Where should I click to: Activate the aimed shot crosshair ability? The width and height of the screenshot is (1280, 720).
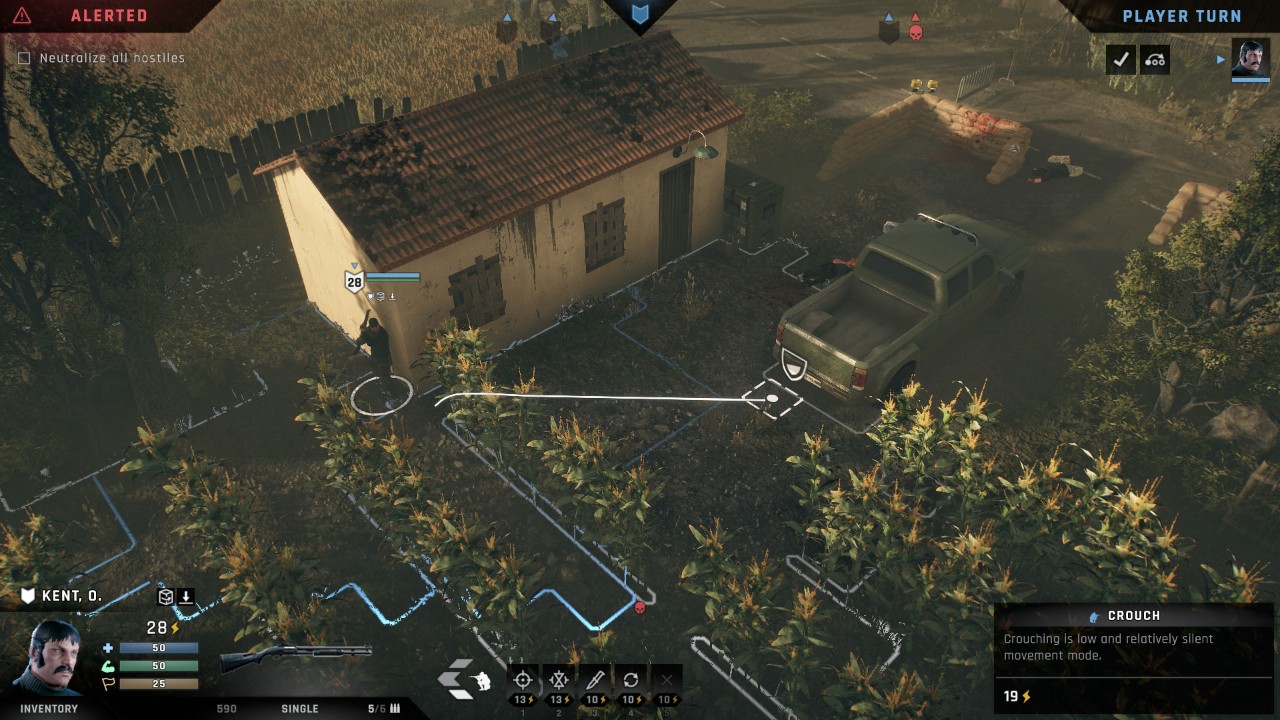pyautogui.click(x=522, y=681)
